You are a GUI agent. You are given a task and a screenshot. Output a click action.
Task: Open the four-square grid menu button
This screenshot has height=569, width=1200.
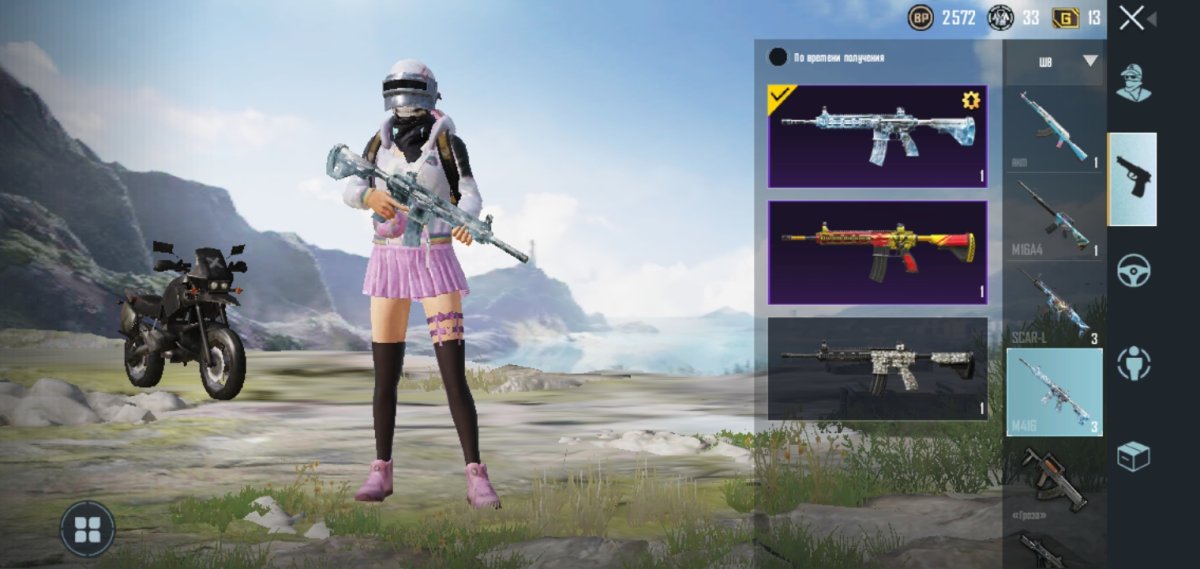pos(87,529)
